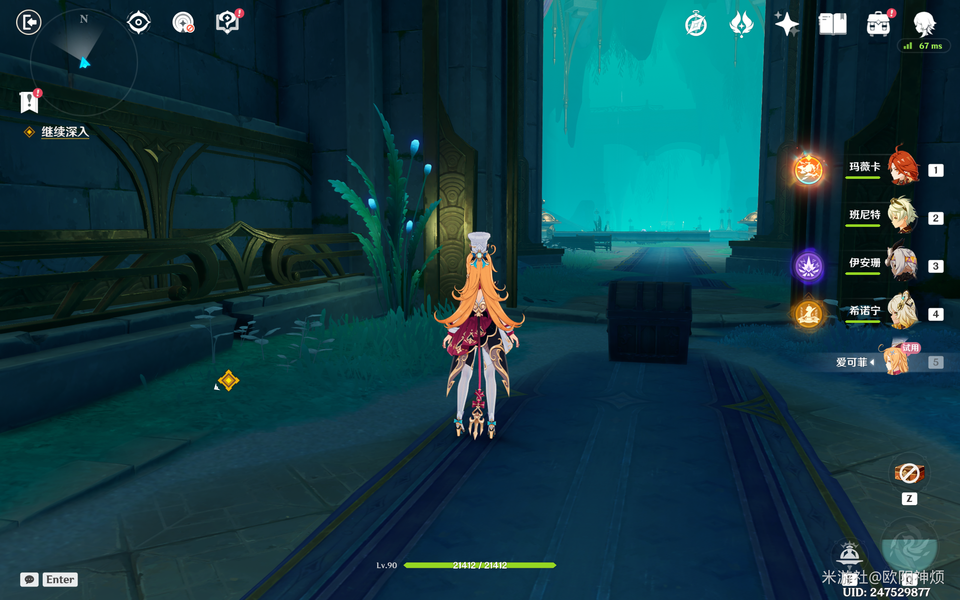Viewport: 960px width, 600px height.
Task: Switch to party member 伊安珊
Action: [x=900, y=265]
